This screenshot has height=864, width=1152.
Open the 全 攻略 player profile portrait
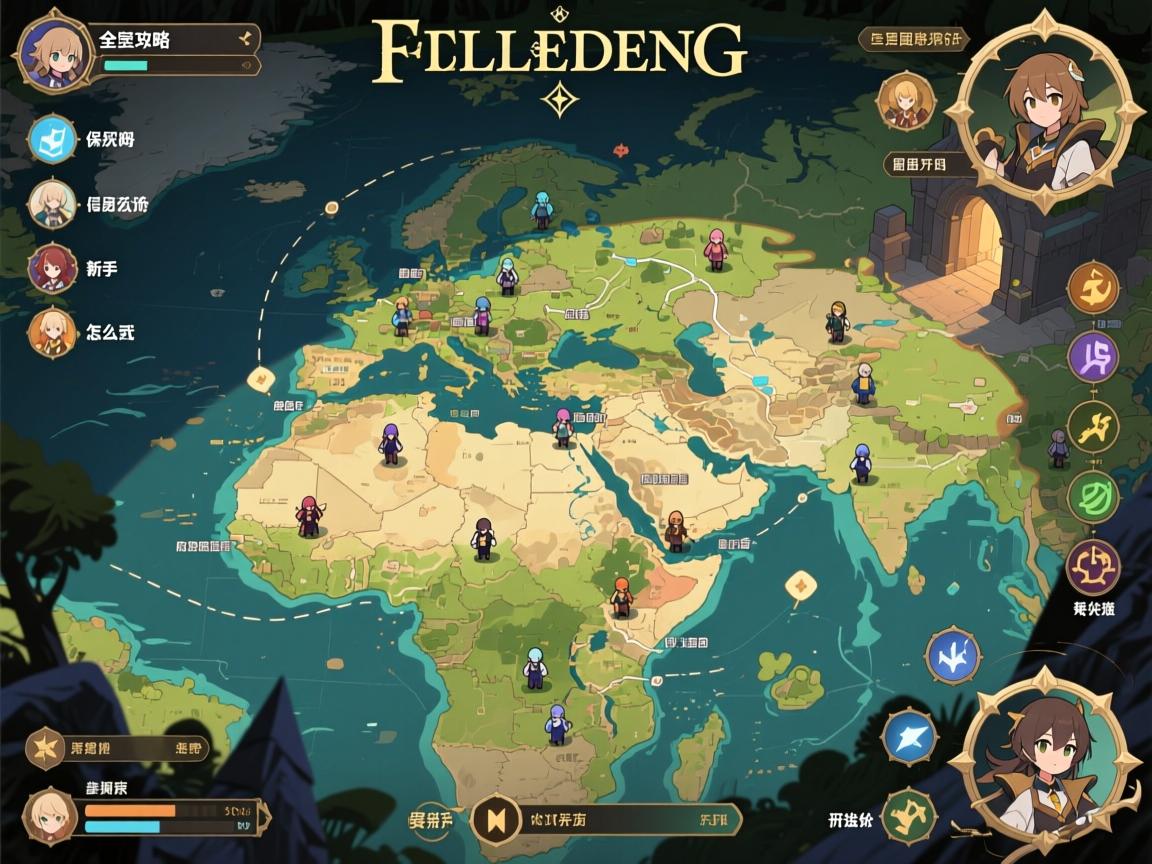point(55,50)
